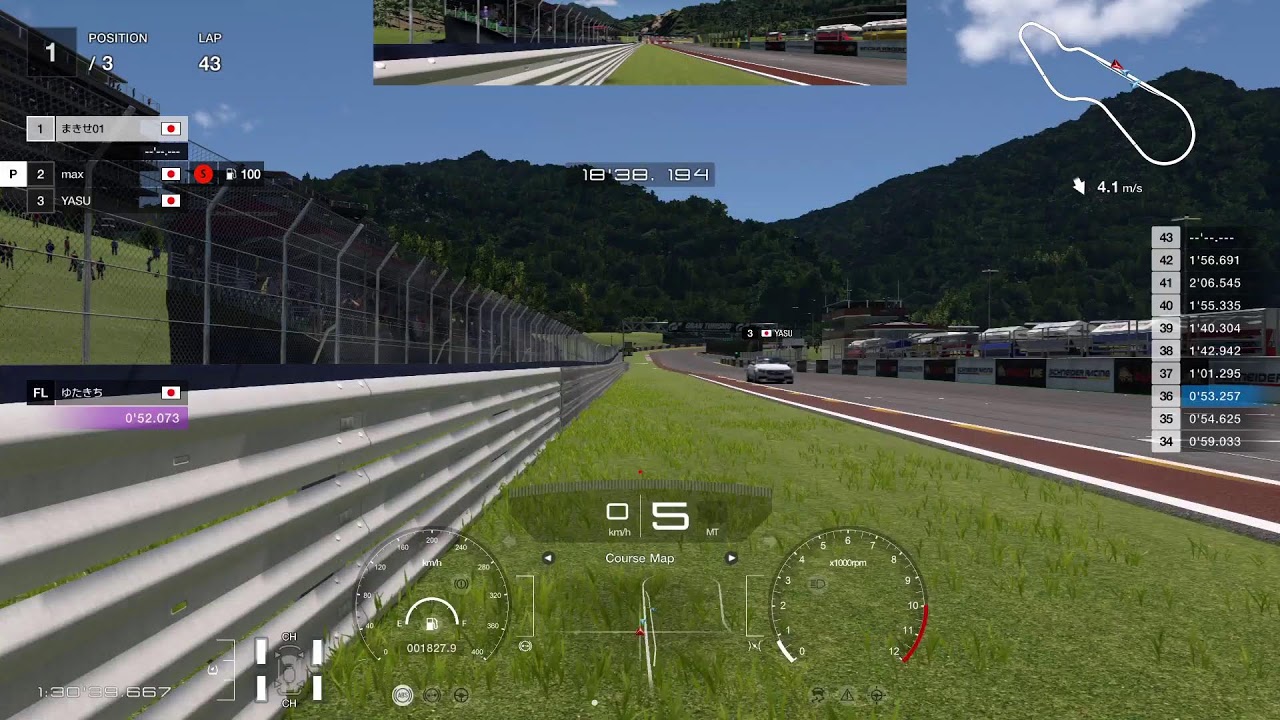Click the headlight indicator in tachometer
The width and height of the screenshot is (1280, 720).
[x=817, y=582]
